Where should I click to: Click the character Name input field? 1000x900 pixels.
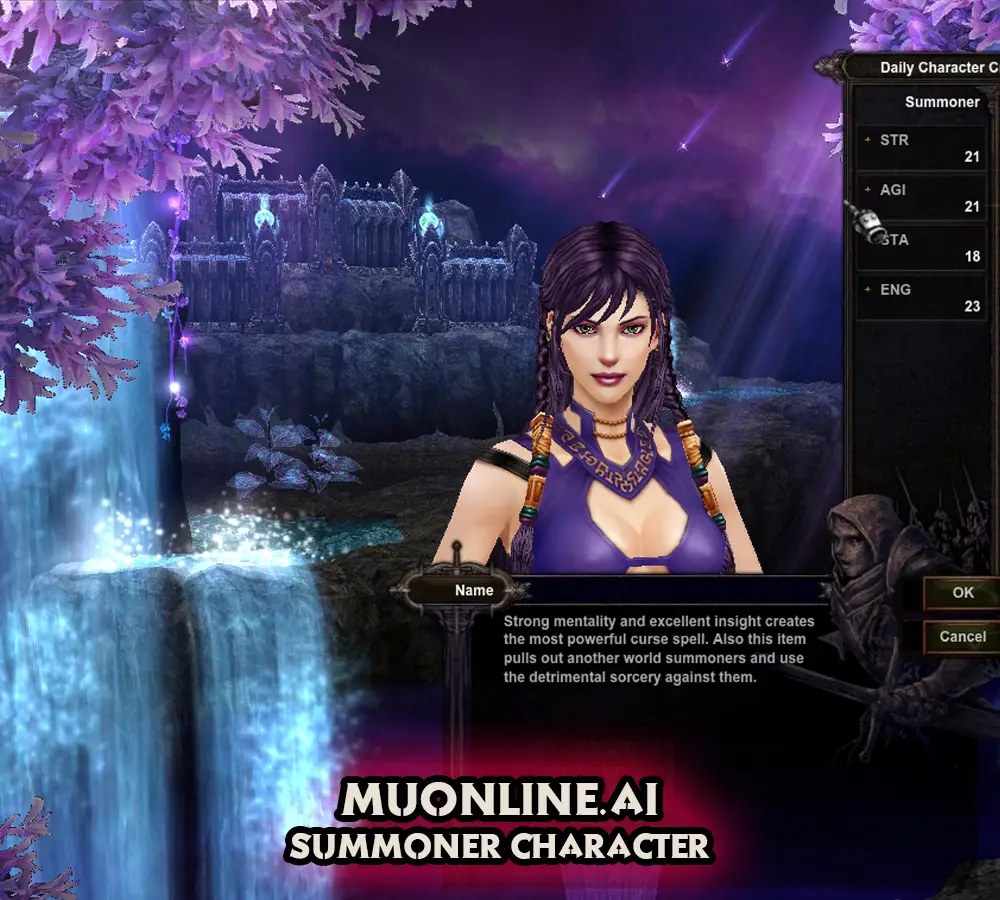pos(670,590)
